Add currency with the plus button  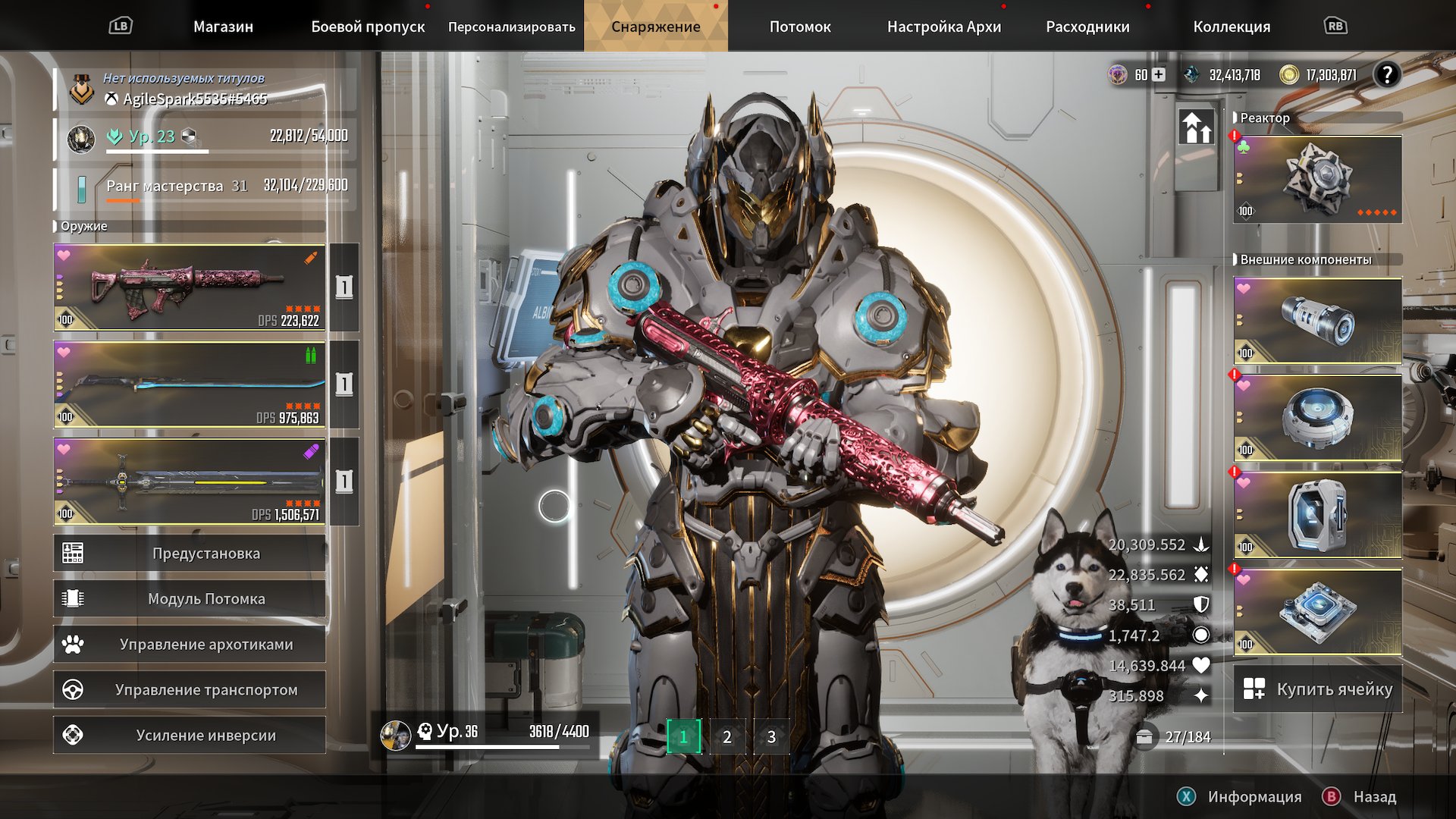point(1159,74)
